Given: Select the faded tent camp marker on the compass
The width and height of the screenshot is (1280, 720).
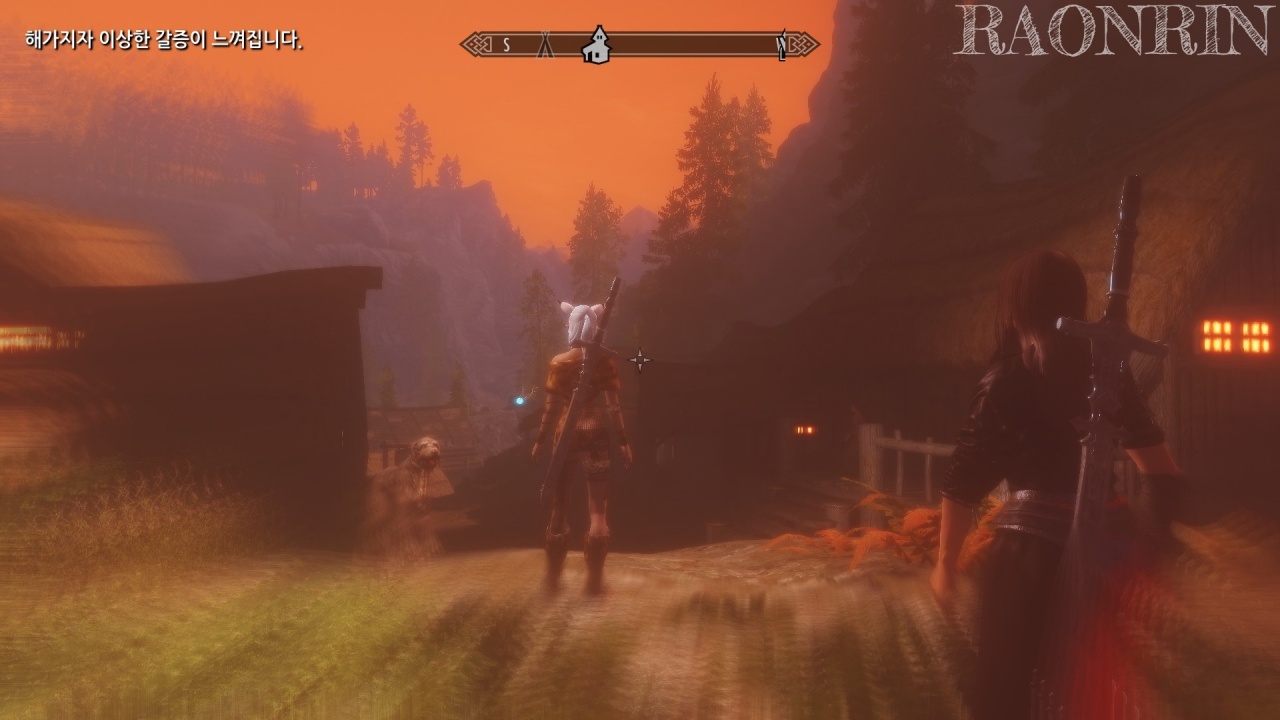Looking at the screenshot, I should pos(546,44).
